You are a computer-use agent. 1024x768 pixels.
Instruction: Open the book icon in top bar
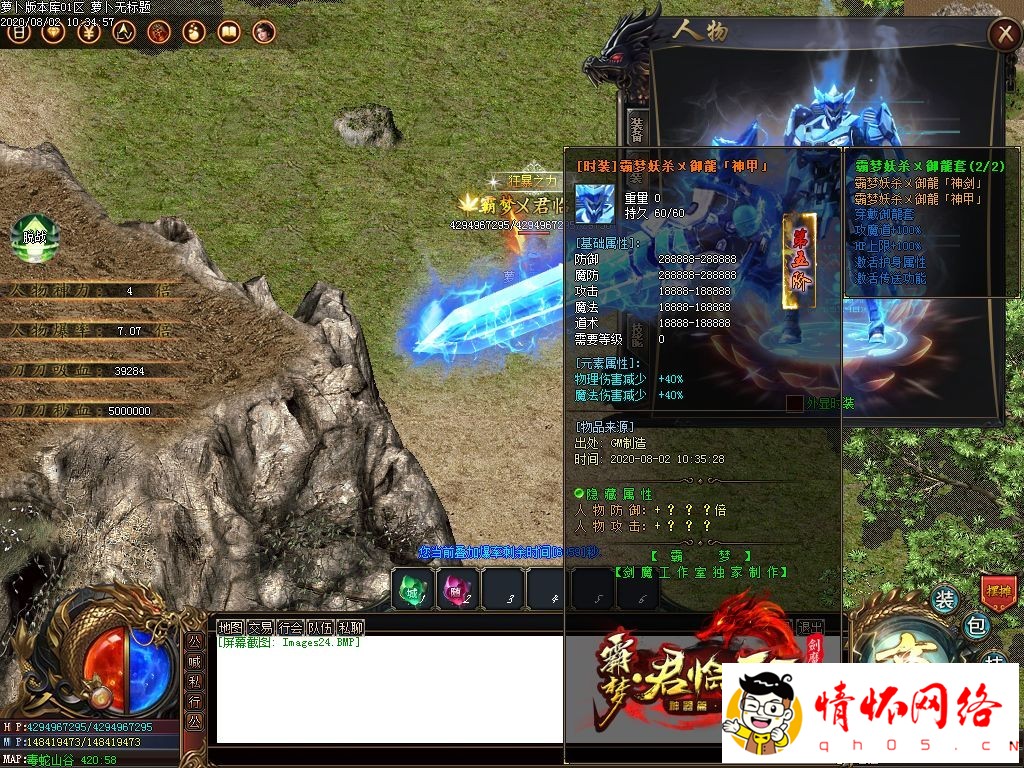coord(229,32)
